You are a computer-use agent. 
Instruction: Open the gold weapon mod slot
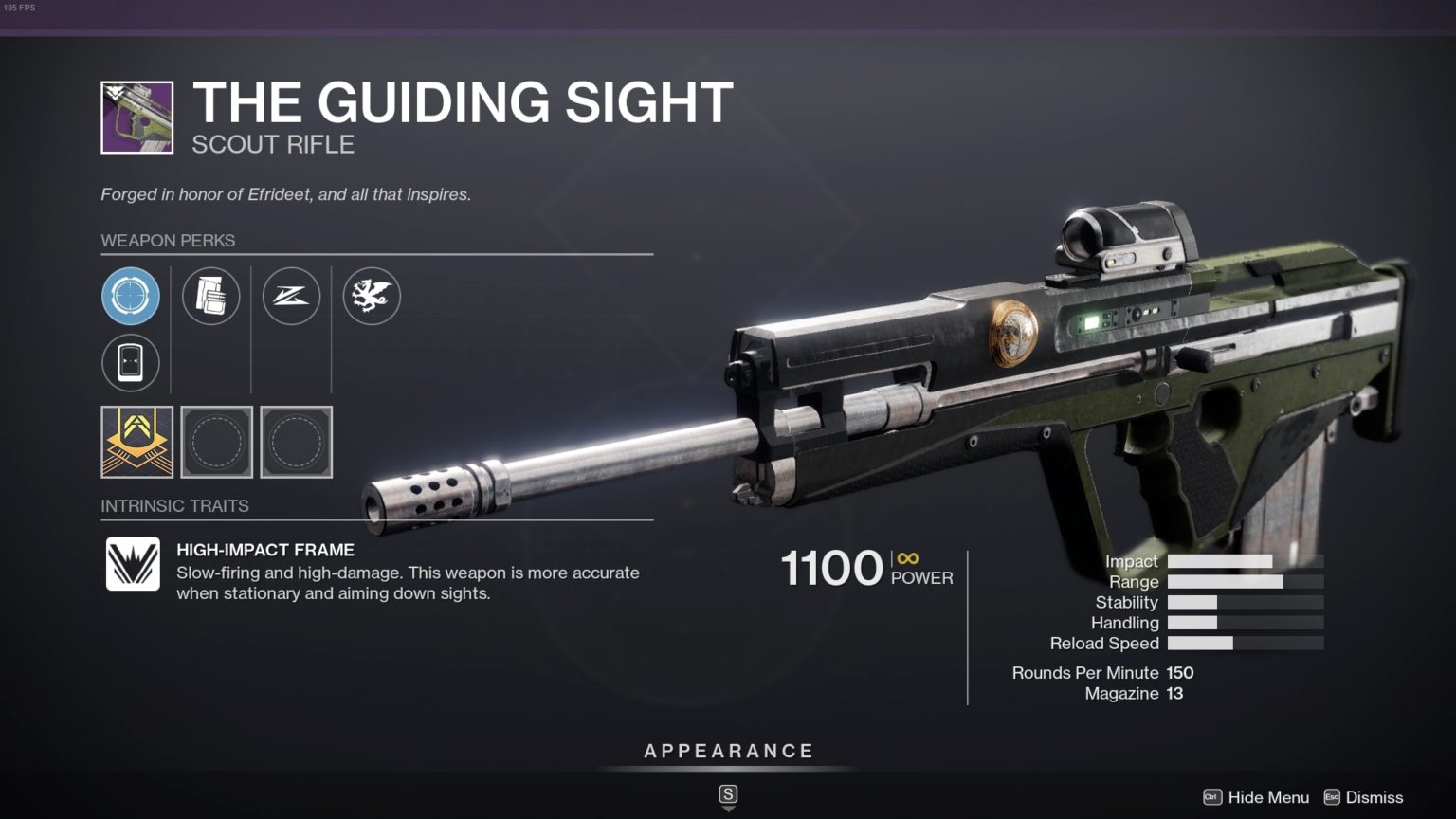pyautogui.click(x=136, y=442)
